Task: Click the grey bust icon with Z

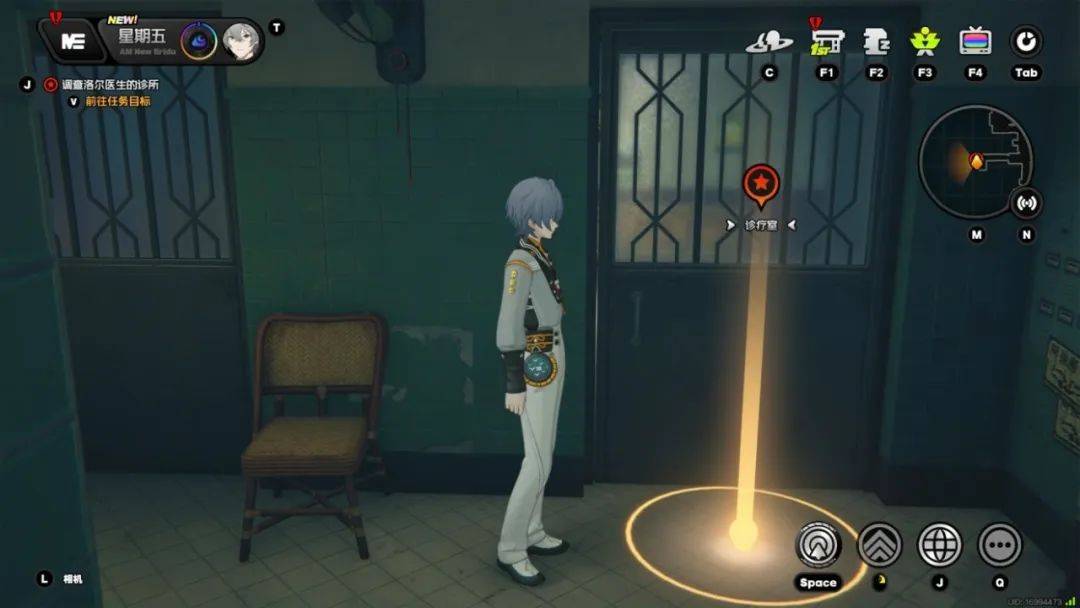Action: pos(876,42)
